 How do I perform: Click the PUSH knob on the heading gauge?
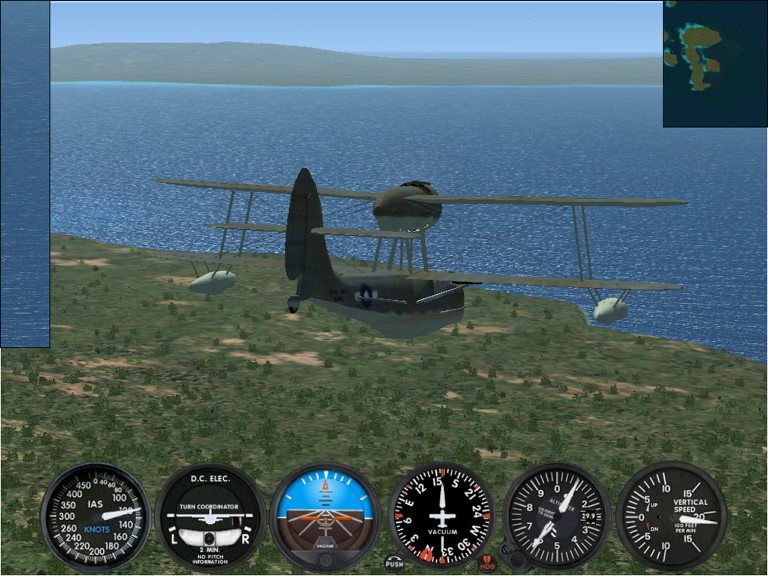(x=394, y=562)
